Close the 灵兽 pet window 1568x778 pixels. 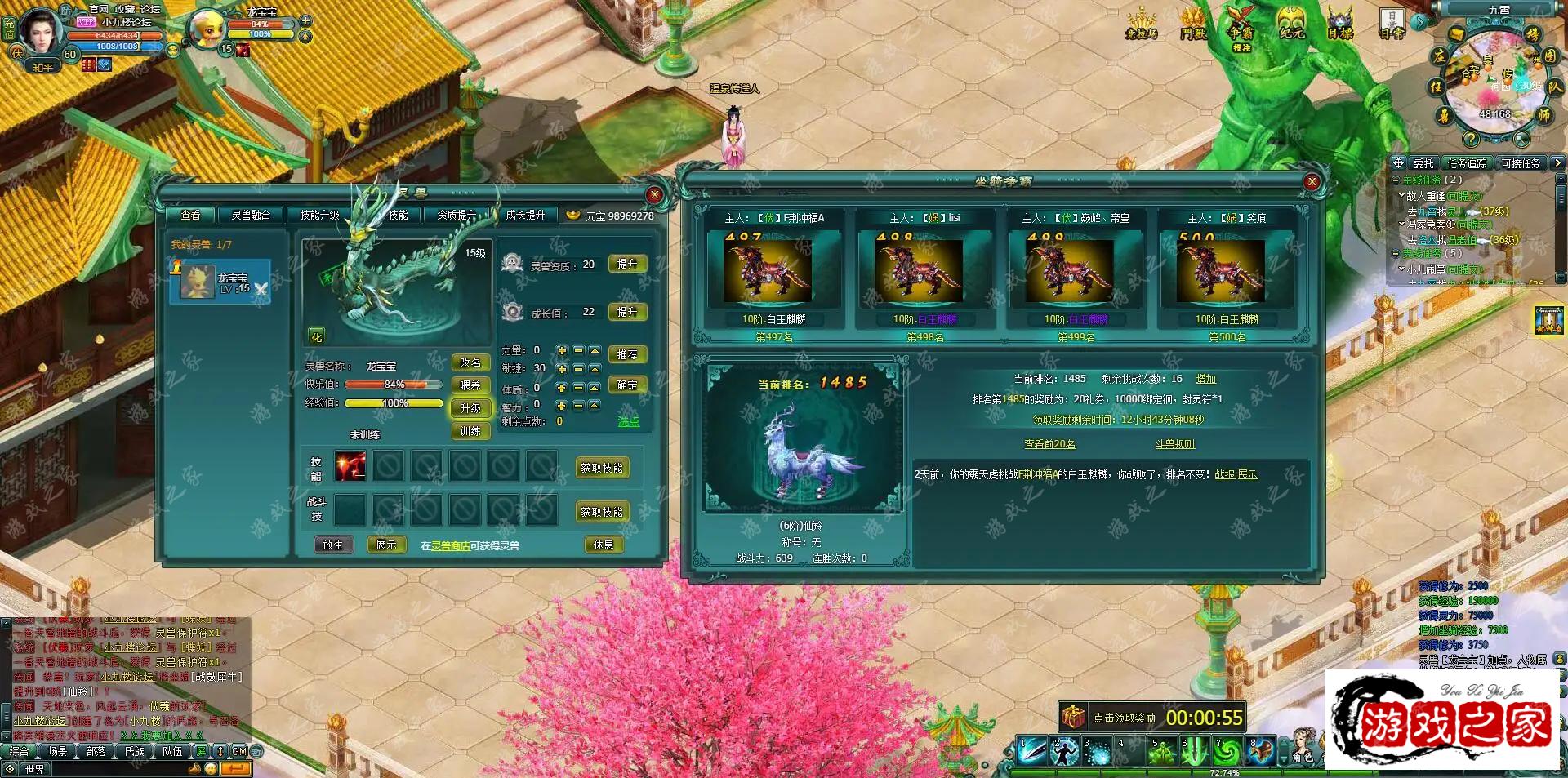point(654,195)
